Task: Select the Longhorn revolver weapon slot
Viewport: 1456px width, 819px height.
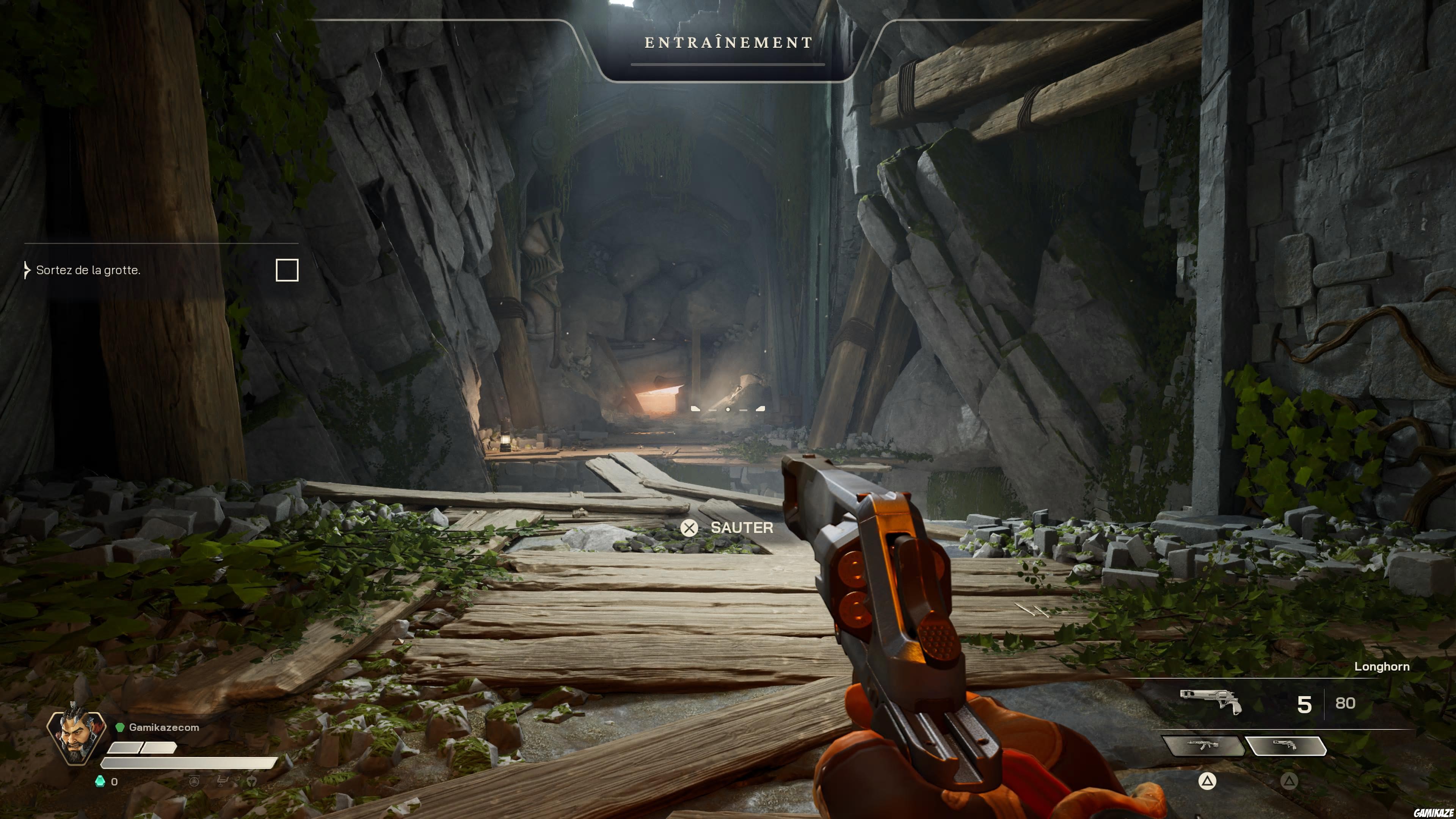Action: click(1285, 745)
